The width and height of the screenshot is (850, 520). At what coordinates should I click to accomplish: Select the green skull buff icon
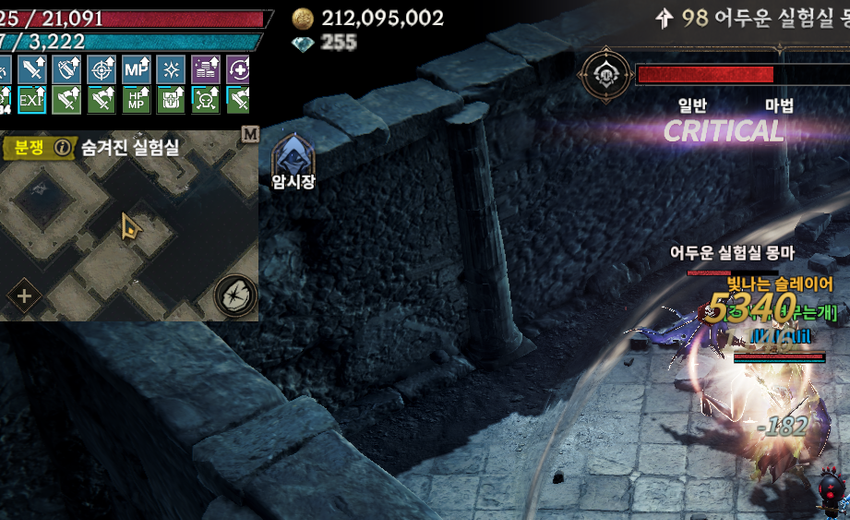tap(205, 100)
